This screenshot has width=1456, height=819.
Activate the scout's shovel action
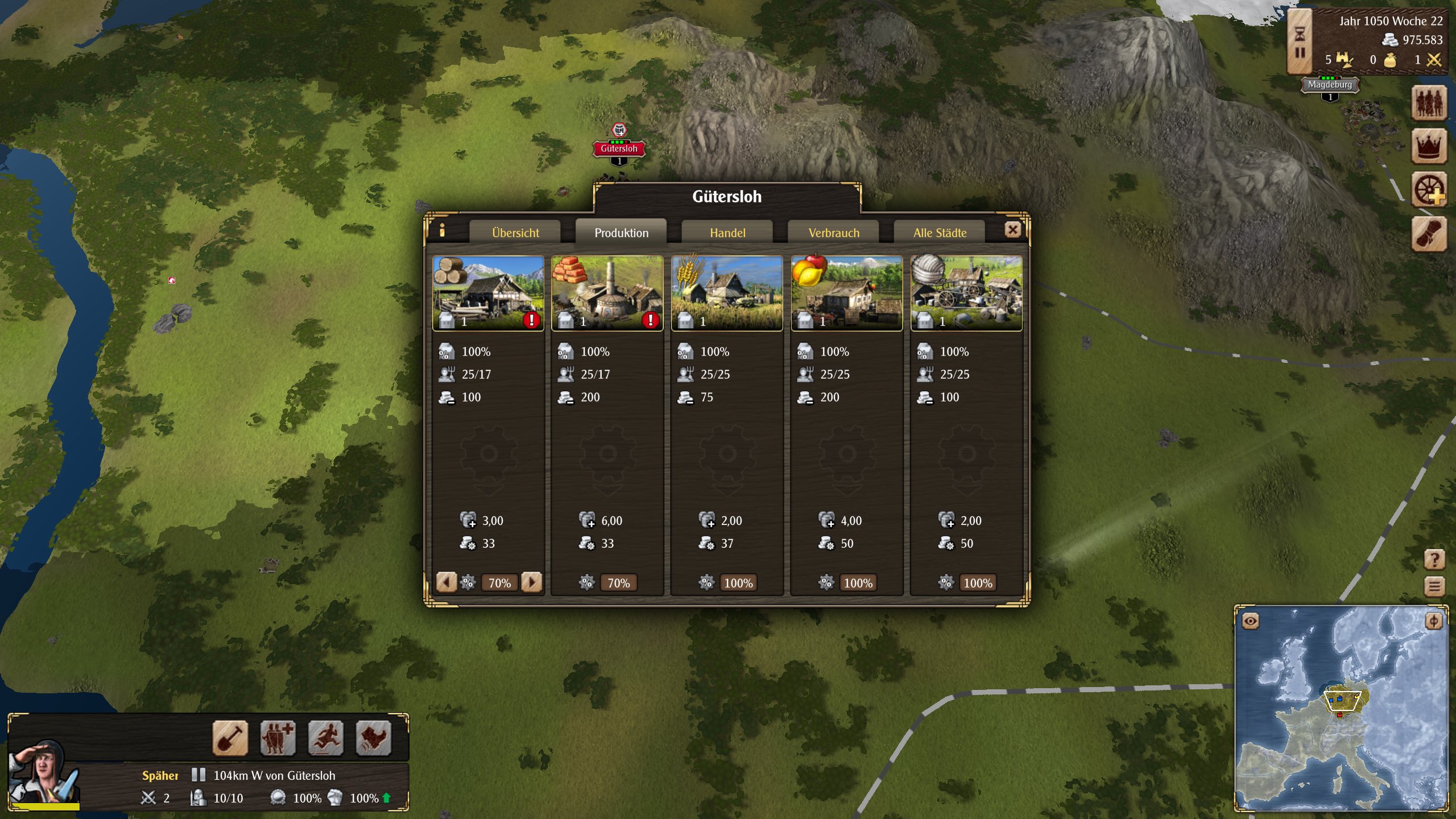point(230,738)
